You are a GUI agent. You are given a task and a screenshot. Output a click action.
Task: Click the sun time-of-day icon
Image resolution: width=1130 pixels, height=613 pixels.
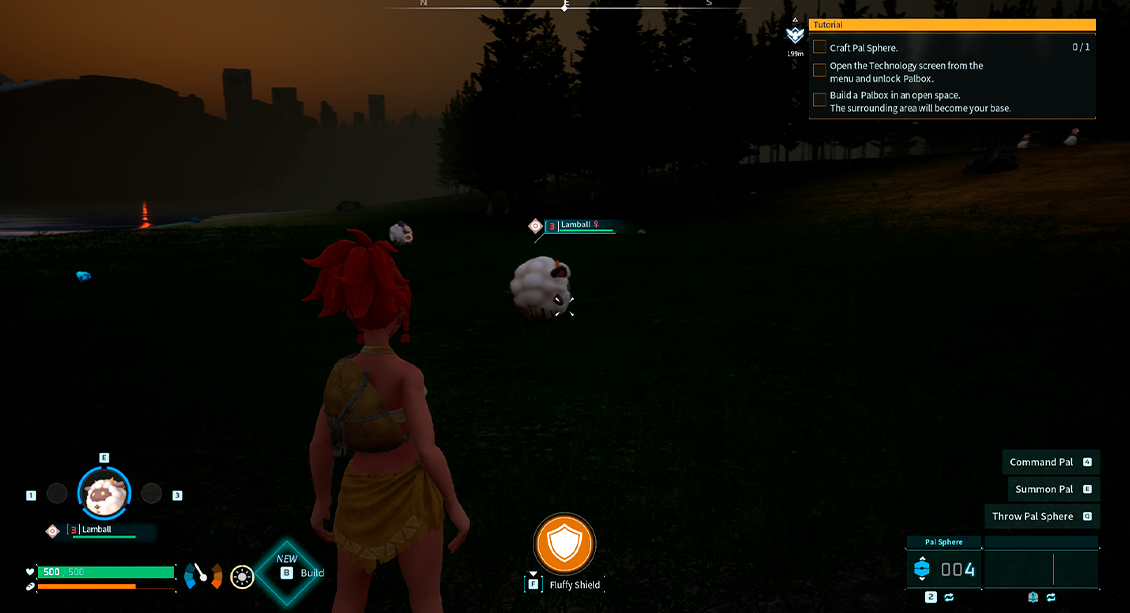click(242, 576)
